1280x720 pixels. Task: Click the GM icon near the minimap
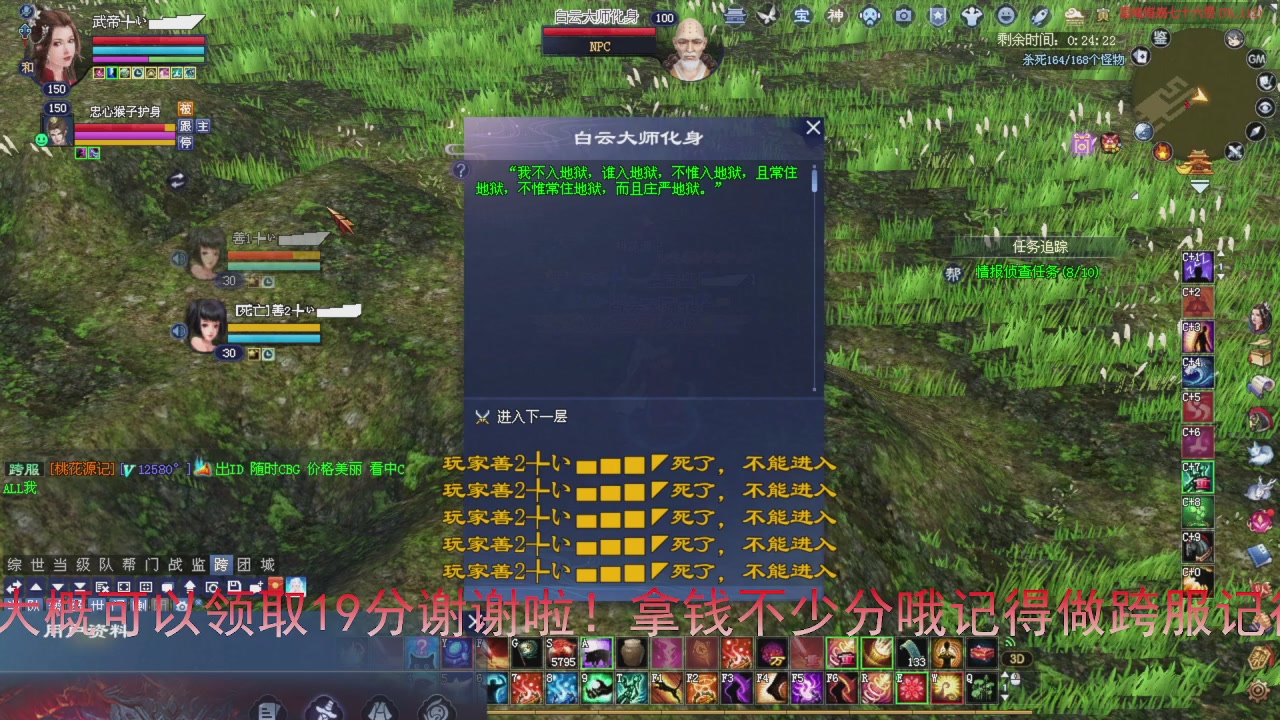tap(1257, 59)
